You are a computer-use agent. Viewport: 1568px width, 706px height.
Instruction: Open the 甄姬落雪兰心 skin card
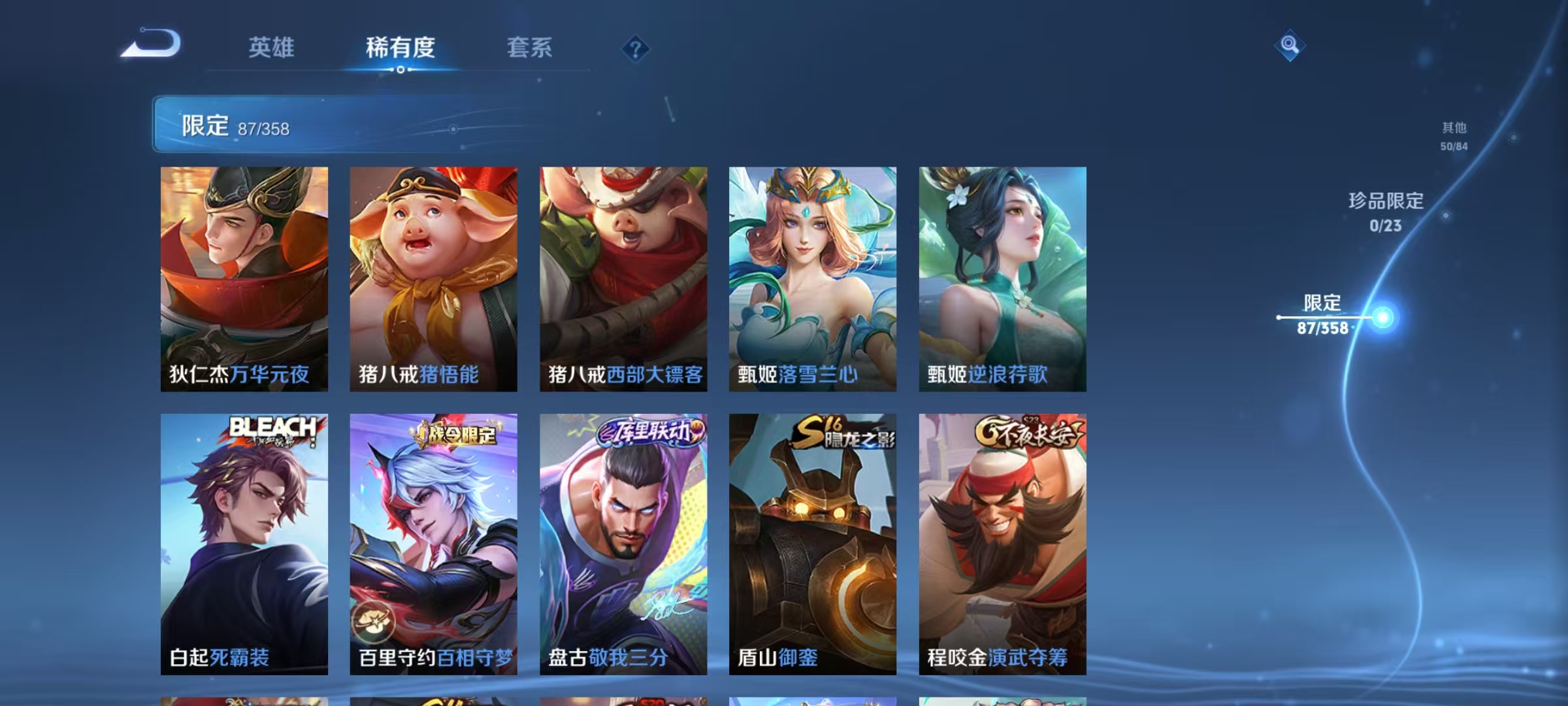tap(812, 281)
